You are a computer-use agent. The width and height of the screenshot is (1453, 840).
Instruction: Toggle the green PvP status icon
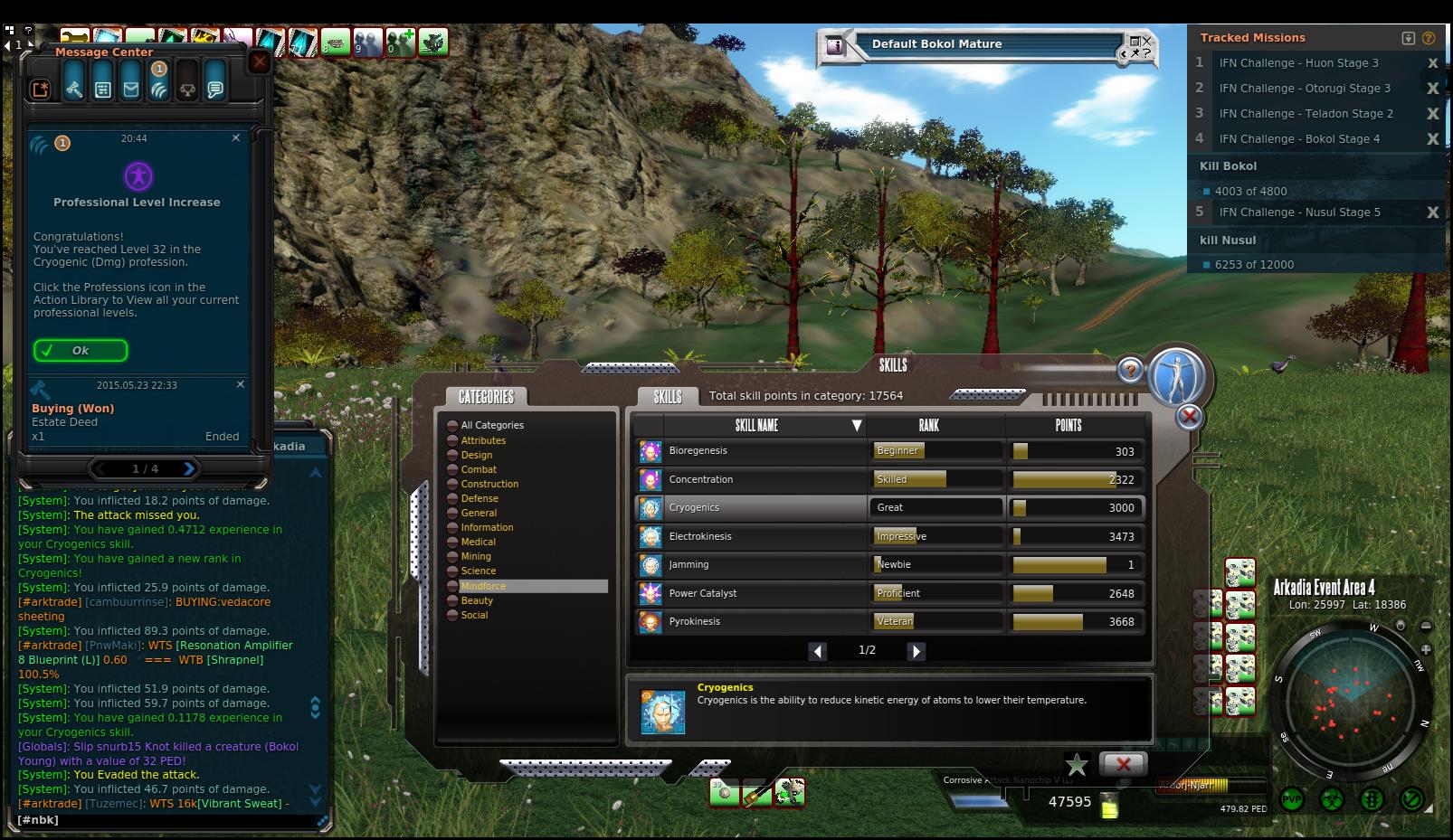coord(1292,799)
